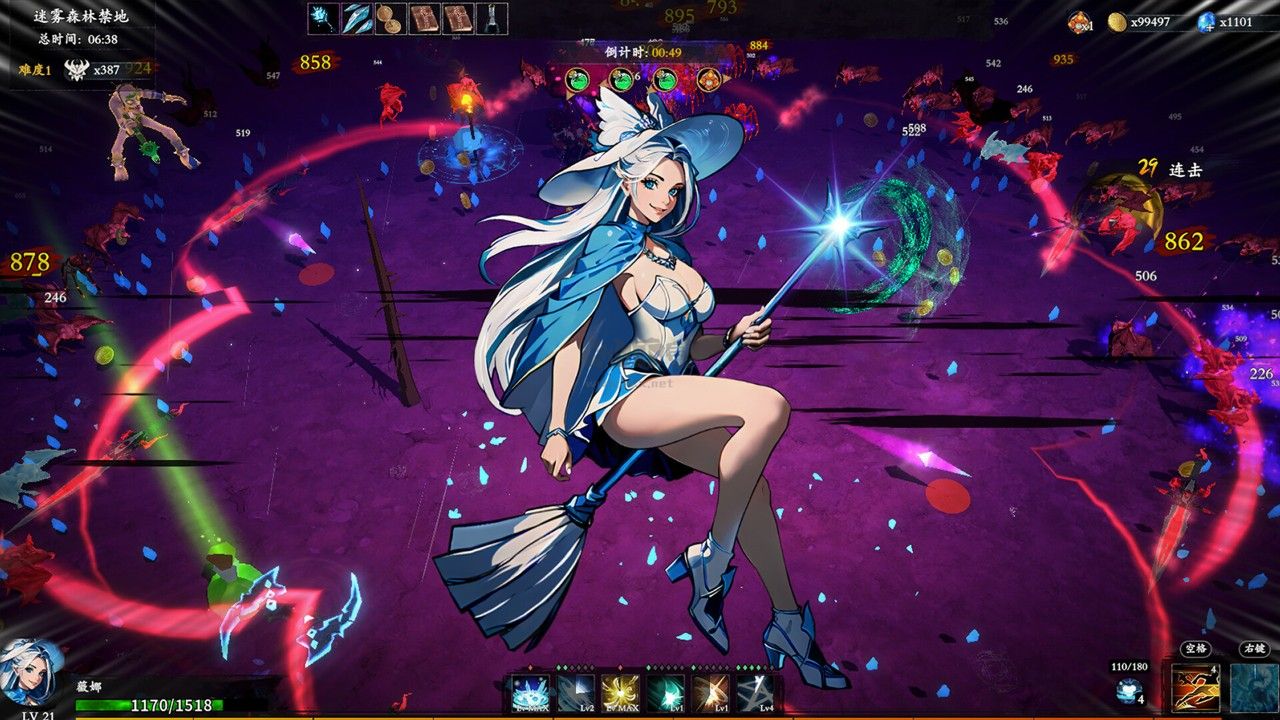Activate the 空格 sprint dash skill
Screen dimensions: 1280x720
click(1196, 688)
